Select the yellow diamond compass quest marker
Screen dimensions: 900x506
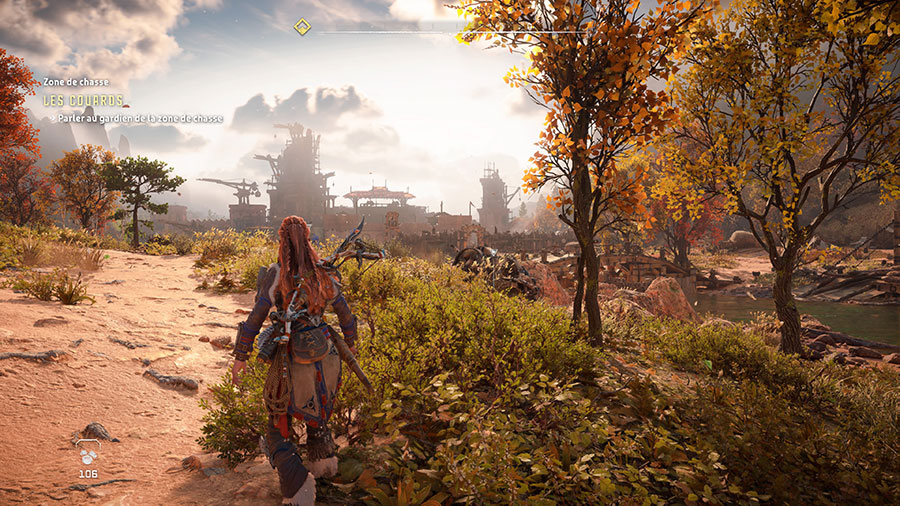pos(302,27)
